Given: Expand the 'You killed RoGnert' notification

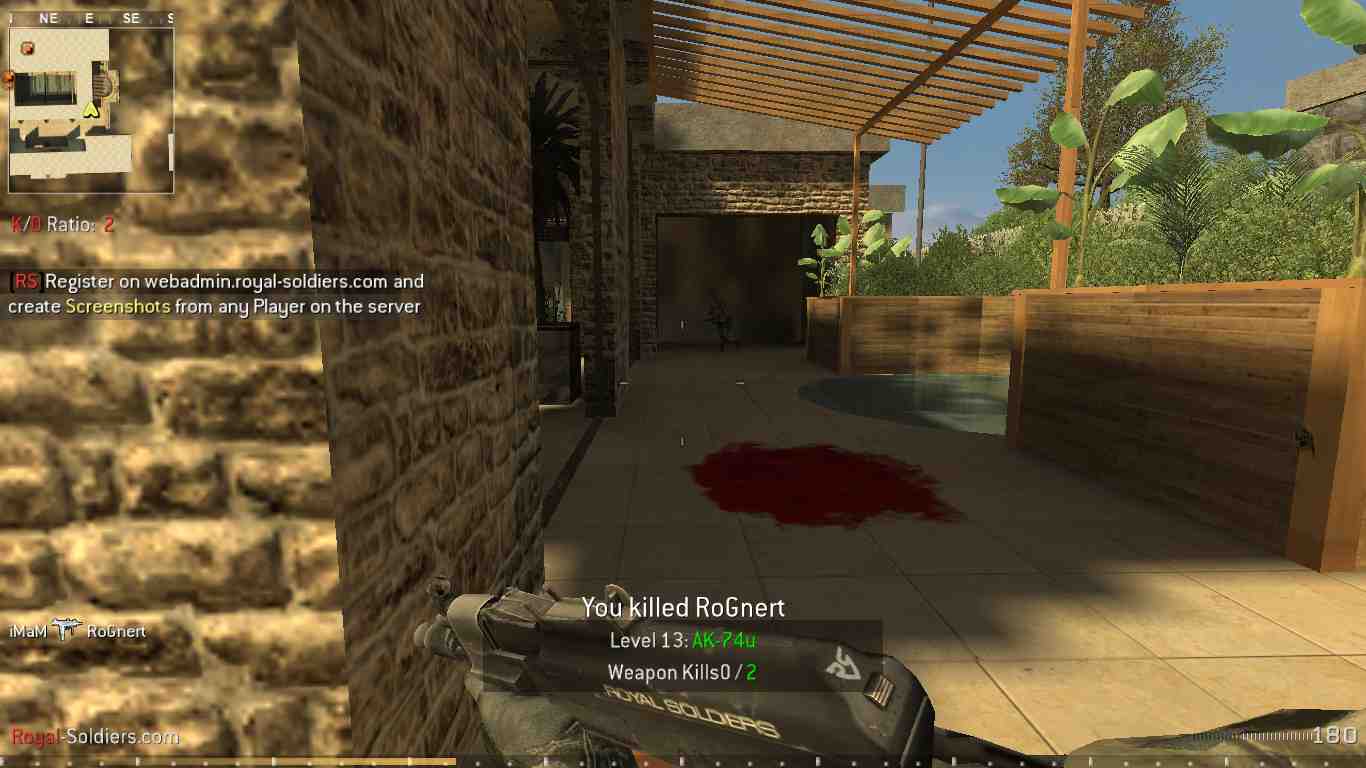Looking at the screenshot, I should 684,607.
